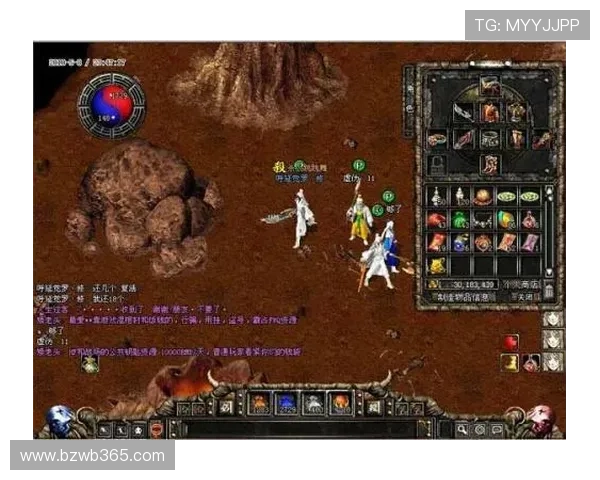The image size is (600, 480).
Task: Select the equipped chest armor slot
Action: pyautogui.click(x=490, y=112)
